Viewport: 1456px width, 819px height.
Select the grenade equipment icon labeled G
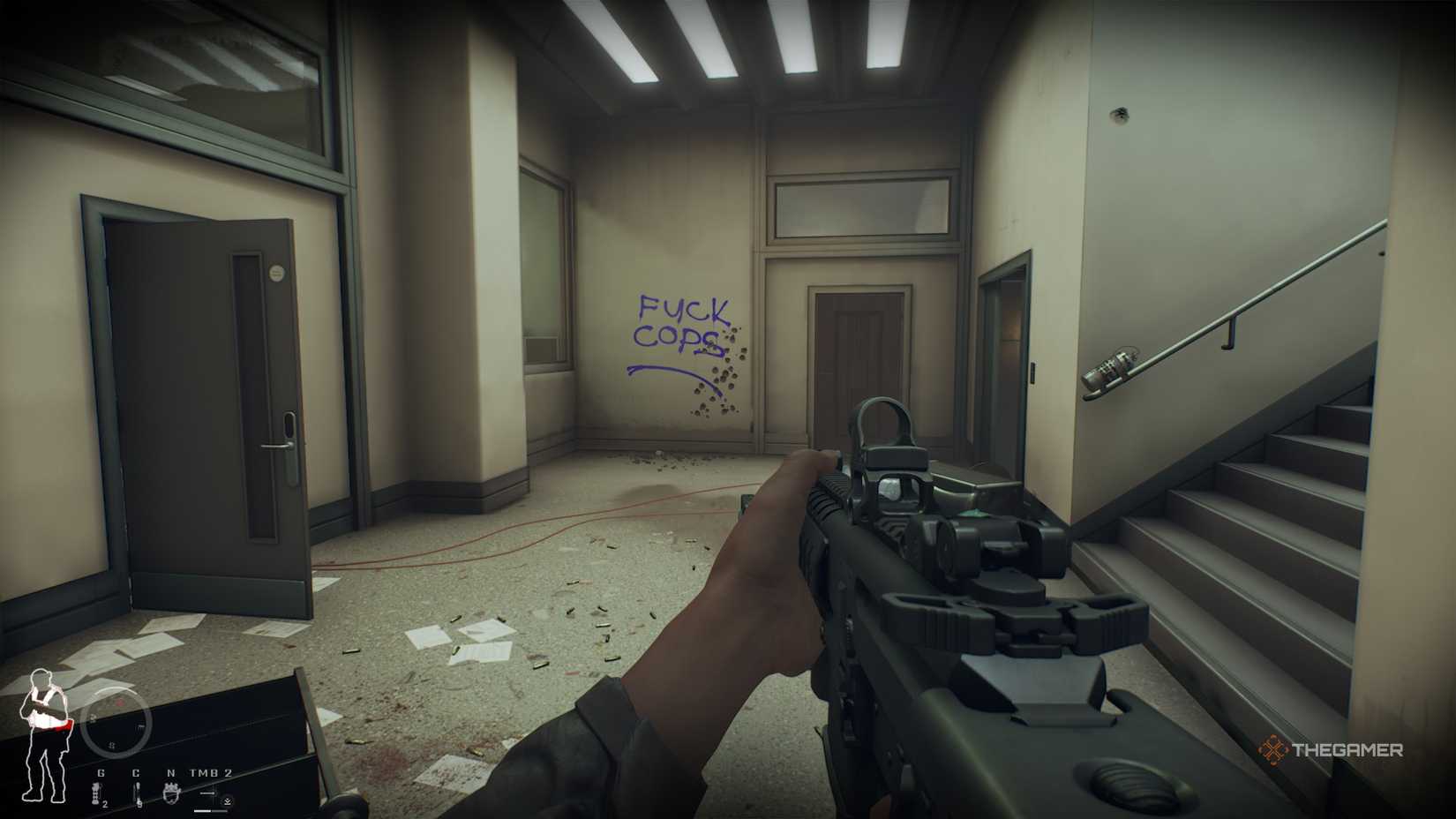95,790
